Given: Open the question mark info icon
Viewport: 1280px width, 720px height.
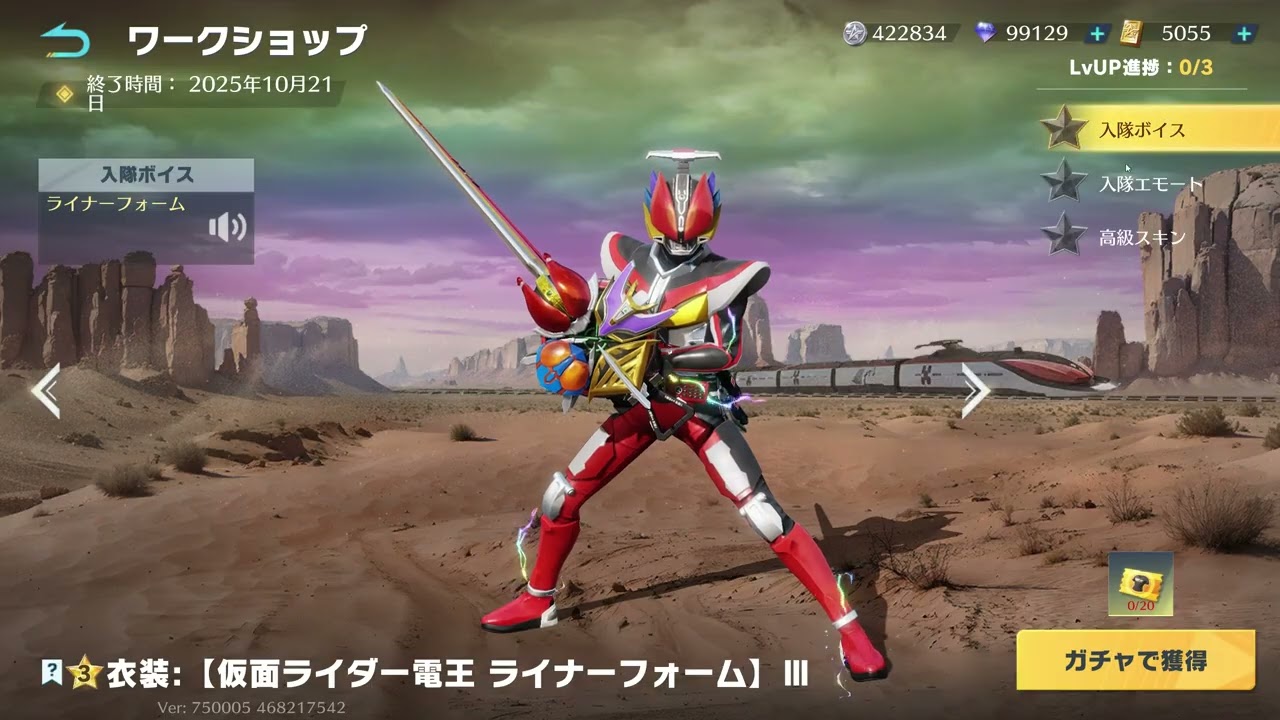Looking at the screenshot, I should coord(51,673).
